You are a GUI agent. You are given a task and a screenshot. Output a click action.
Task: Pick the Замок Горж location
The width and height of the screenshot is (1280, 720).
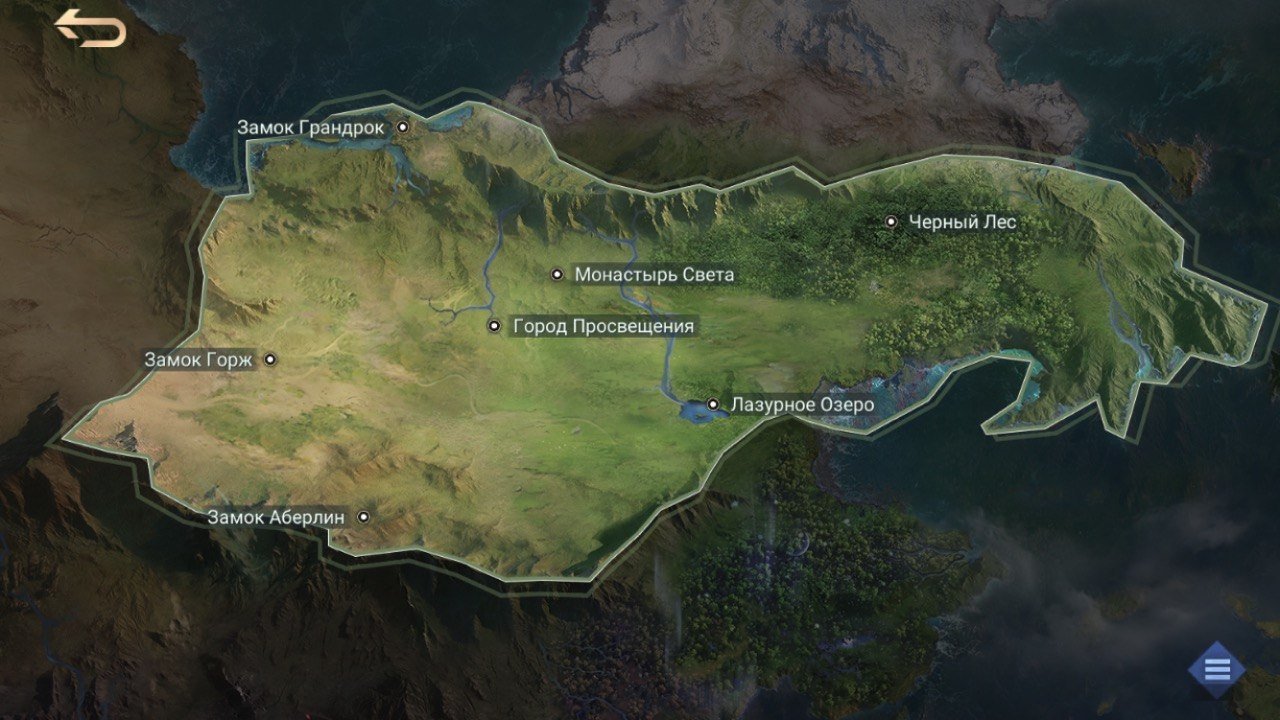pyautogui.click(x=269, y=359)
